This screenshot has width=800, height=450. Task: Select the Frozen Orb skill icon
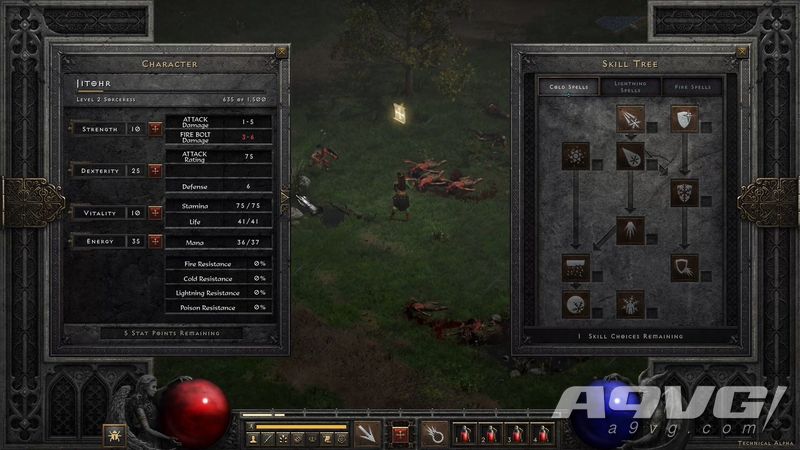coord(574,303)
